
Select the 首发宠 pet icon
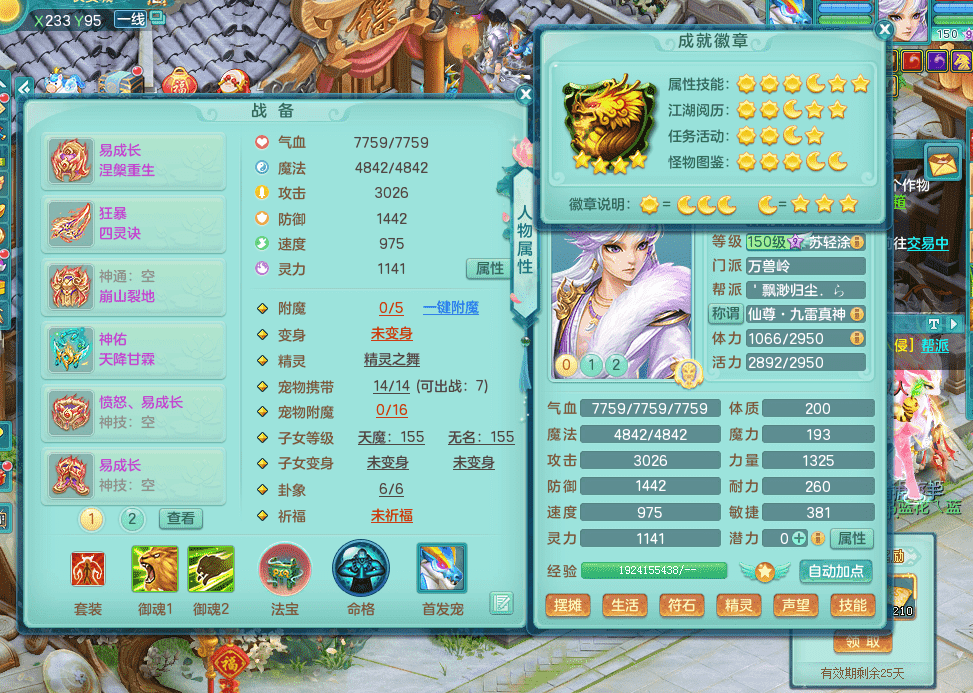tap(441, 569)
